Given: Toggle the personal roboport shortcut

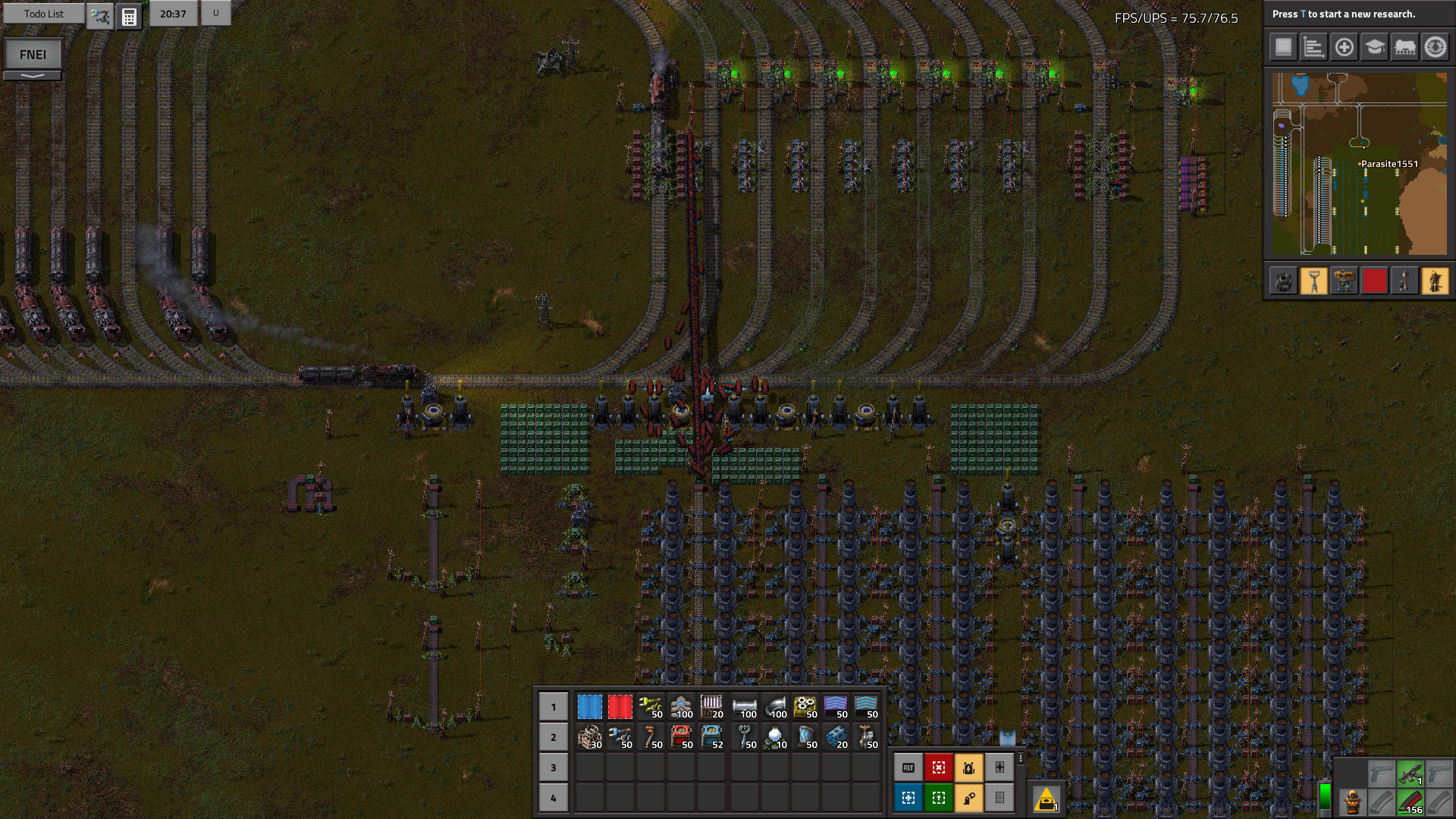Looking at the screenshot, I should coord(969,767).
